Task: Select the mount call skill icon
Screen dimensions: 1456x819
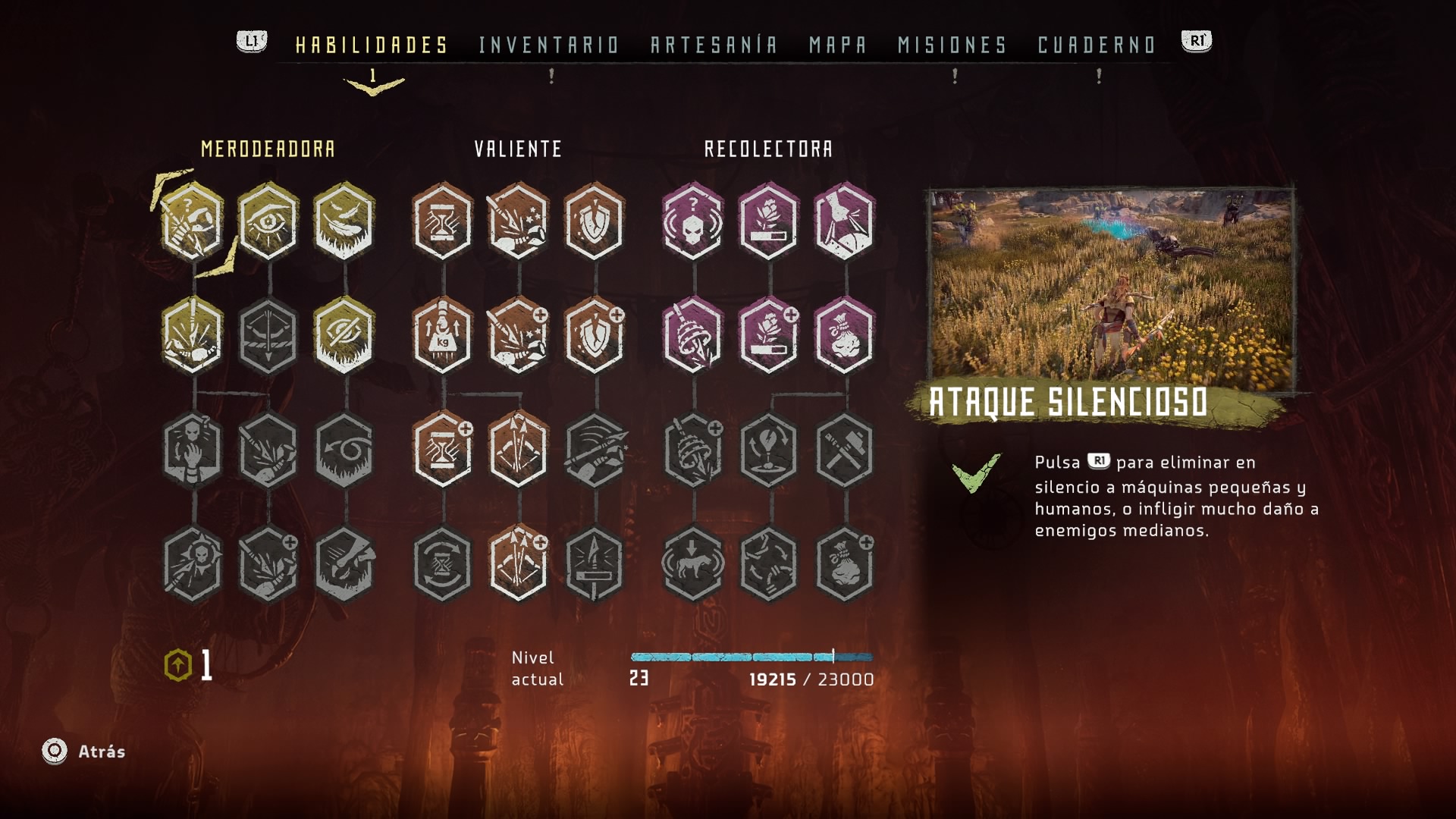Action: 693,564
